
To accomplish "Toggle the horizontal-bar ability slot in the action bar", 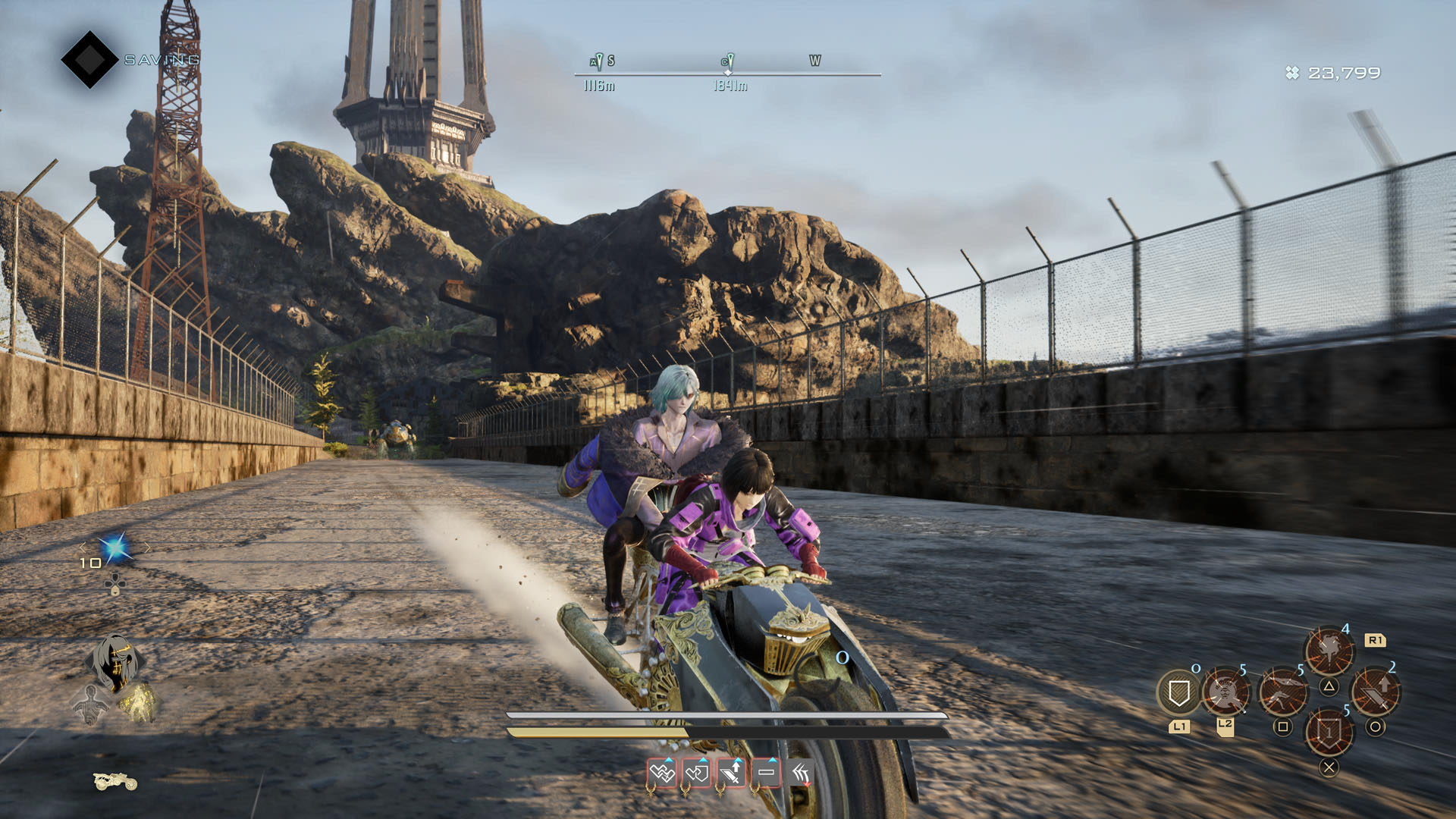I will [x=766, y=773].
